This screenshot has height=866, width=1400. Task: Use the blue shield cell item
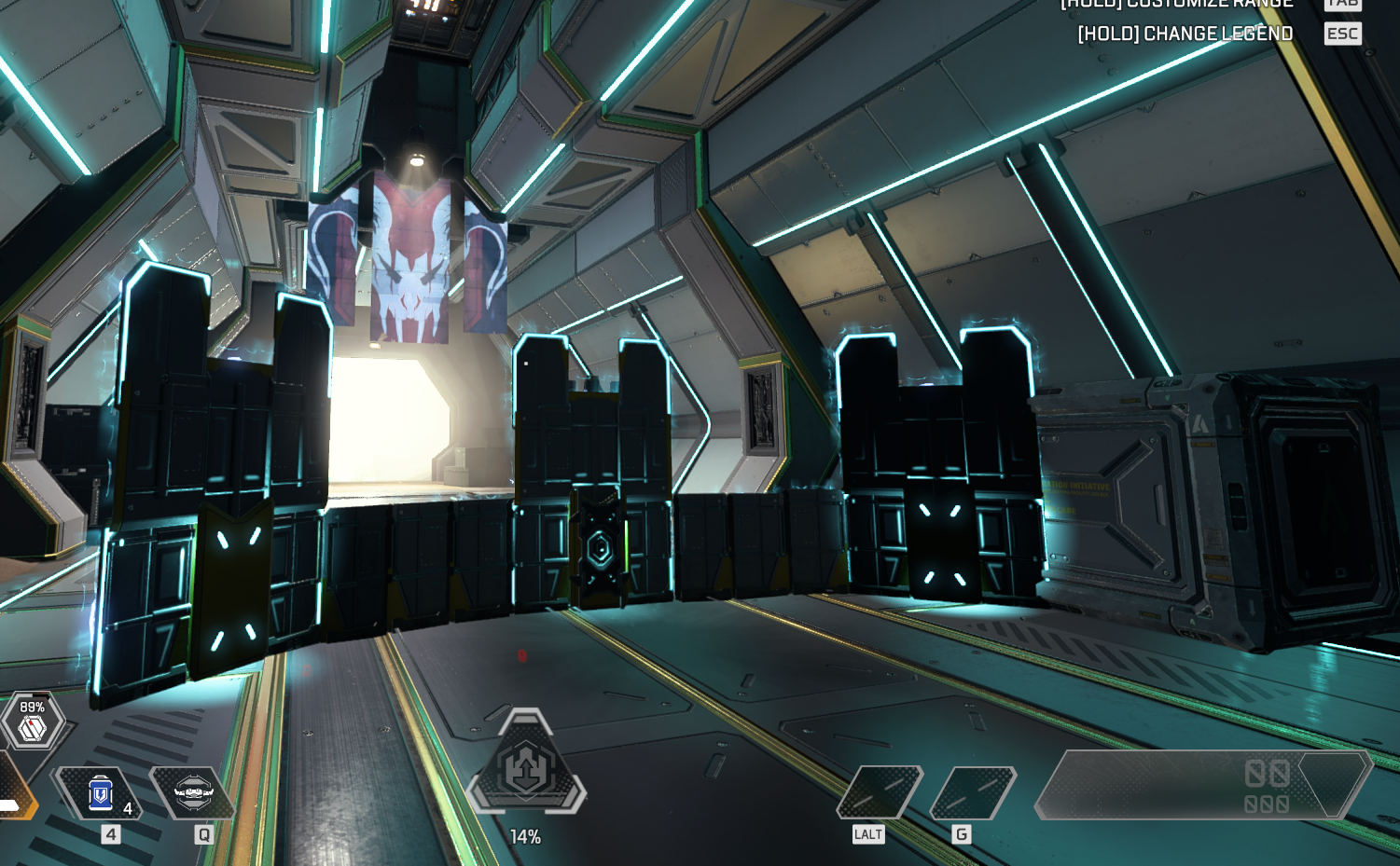[x=100, y=794]
